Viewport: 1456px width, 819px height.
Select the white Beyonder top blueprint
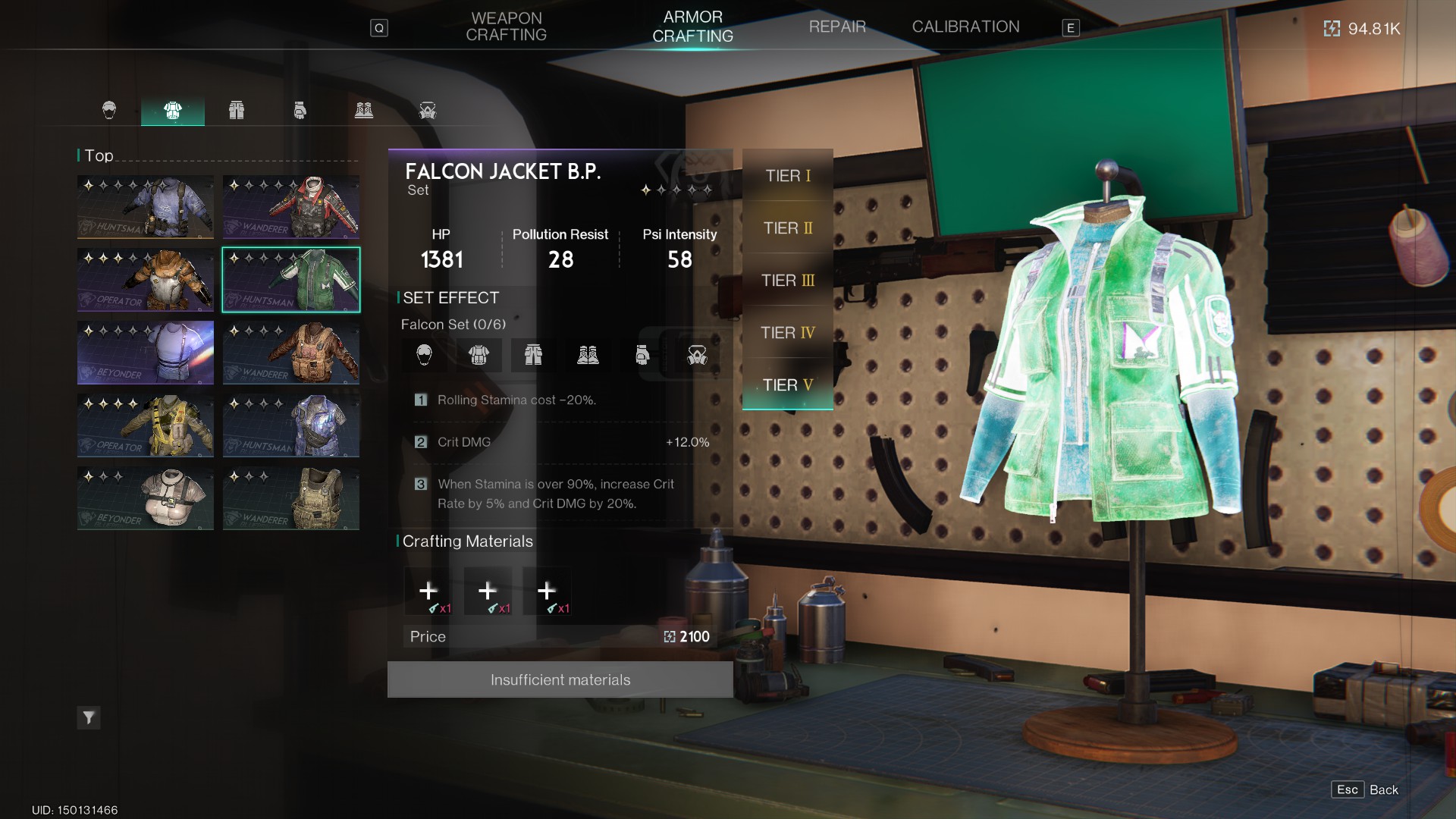(146, 498)
